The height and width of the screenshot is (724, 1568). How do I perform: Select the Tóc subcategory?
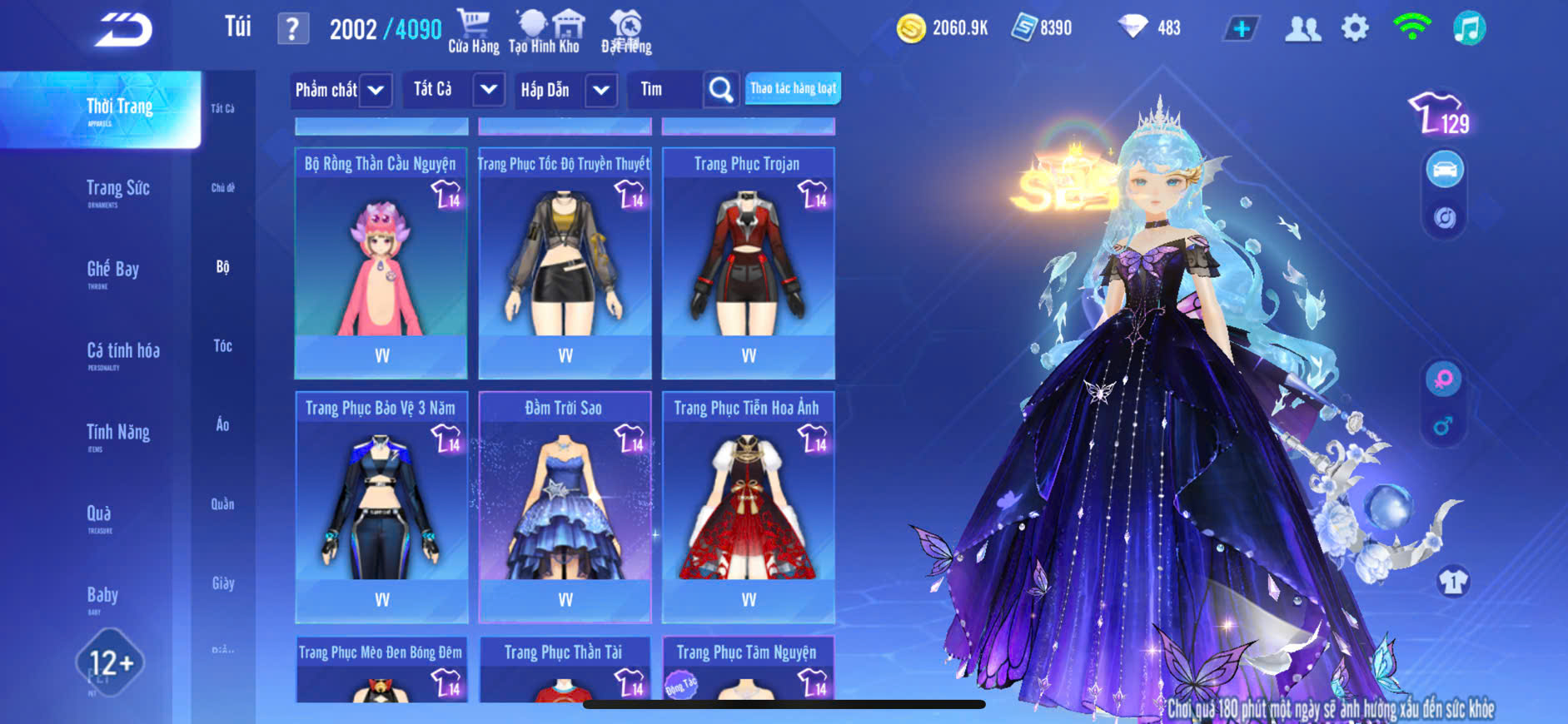point(222,346)
